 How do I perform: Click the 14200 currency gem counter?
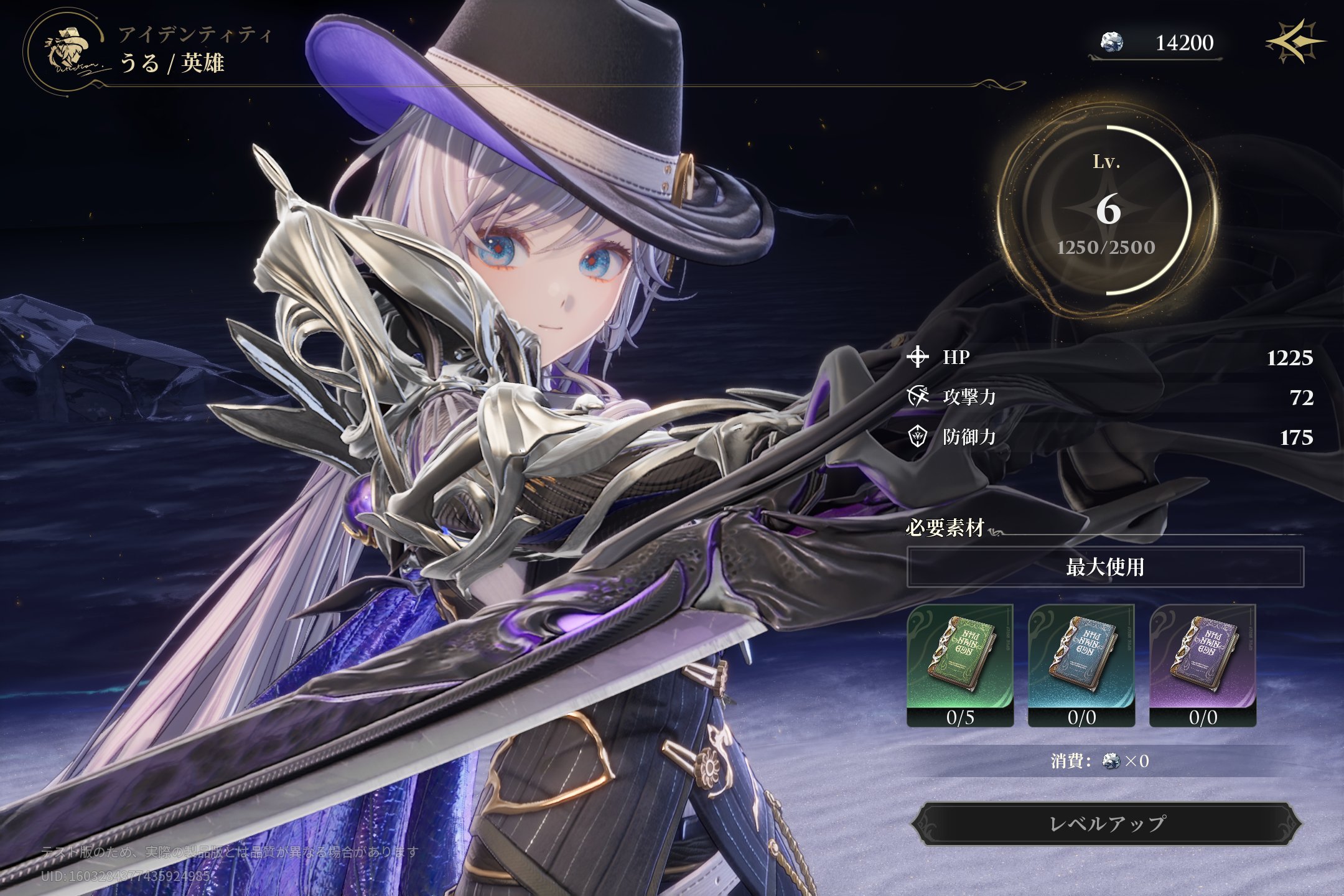click(1156, 43)
